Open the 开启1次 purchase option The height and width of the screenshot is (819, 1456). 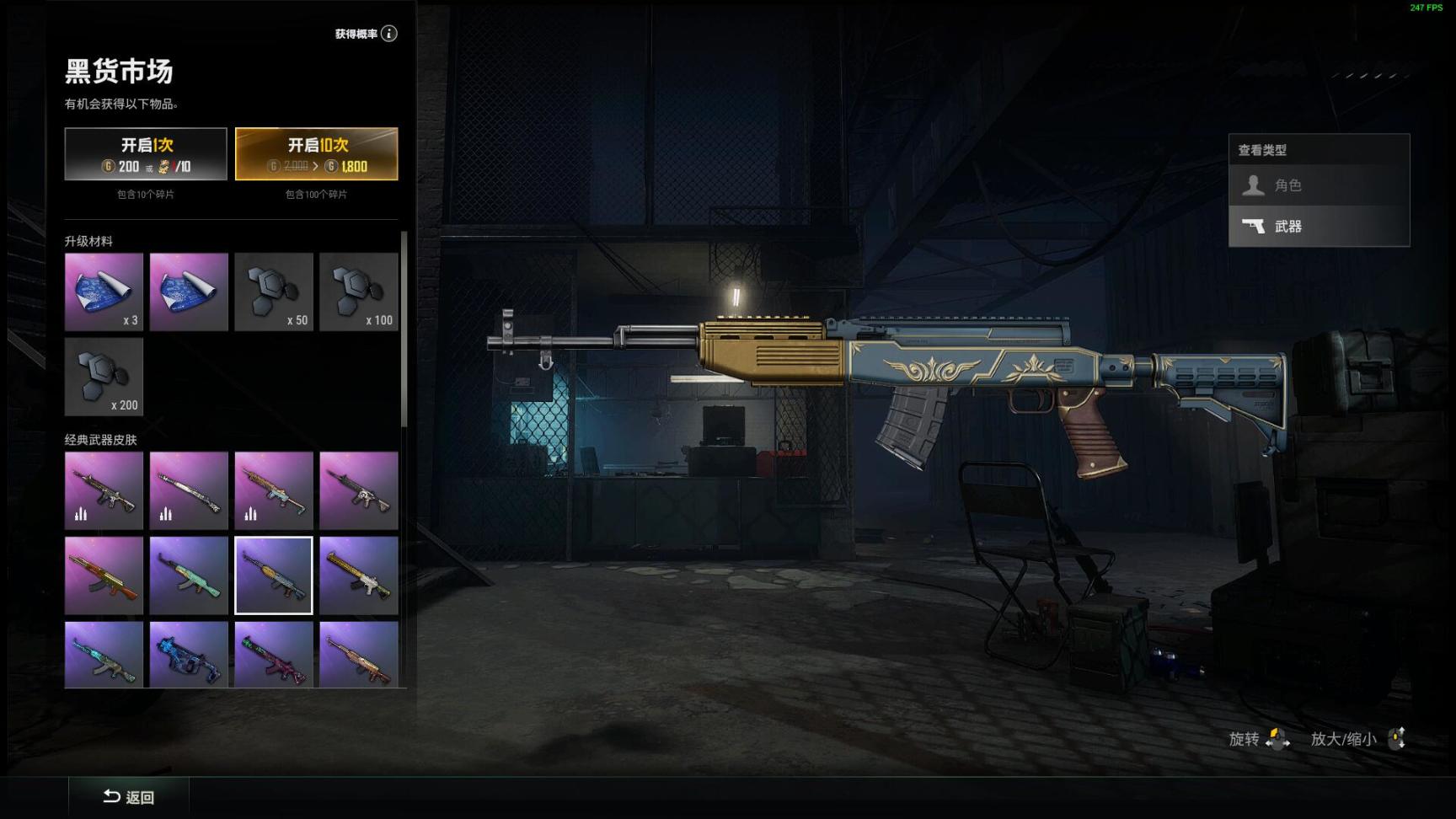click(x=146, y=153)
